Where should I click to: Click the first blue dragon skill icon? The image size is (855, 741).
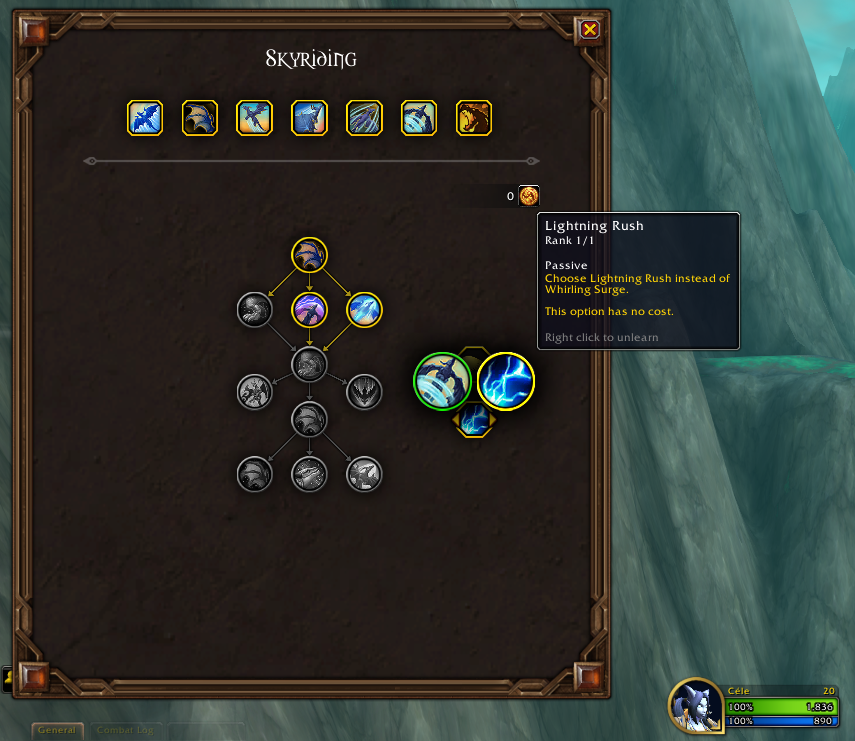click(145, 118)
